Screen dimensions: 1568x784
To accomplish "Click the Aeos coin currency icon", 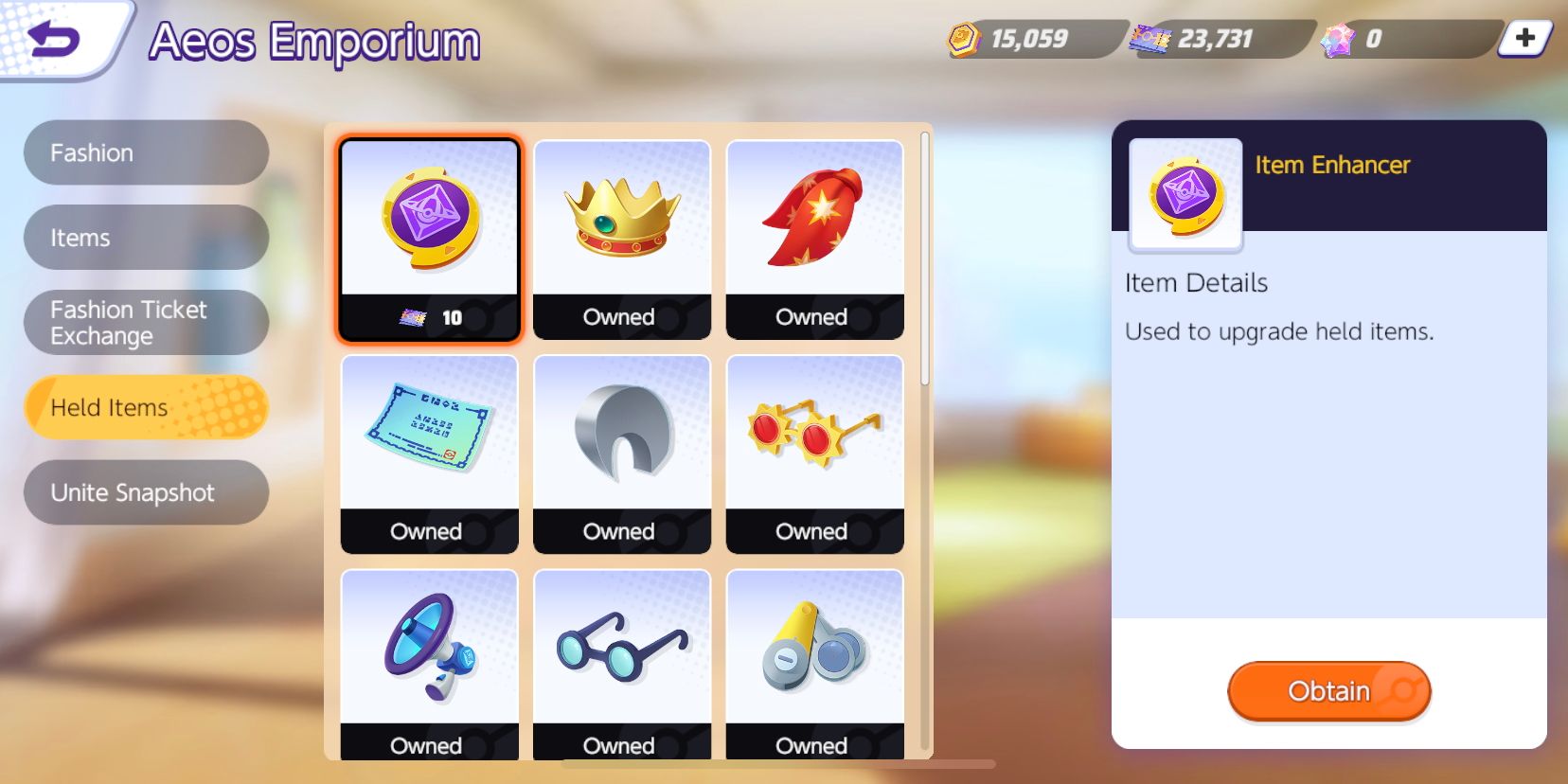I will pos(965,40).
